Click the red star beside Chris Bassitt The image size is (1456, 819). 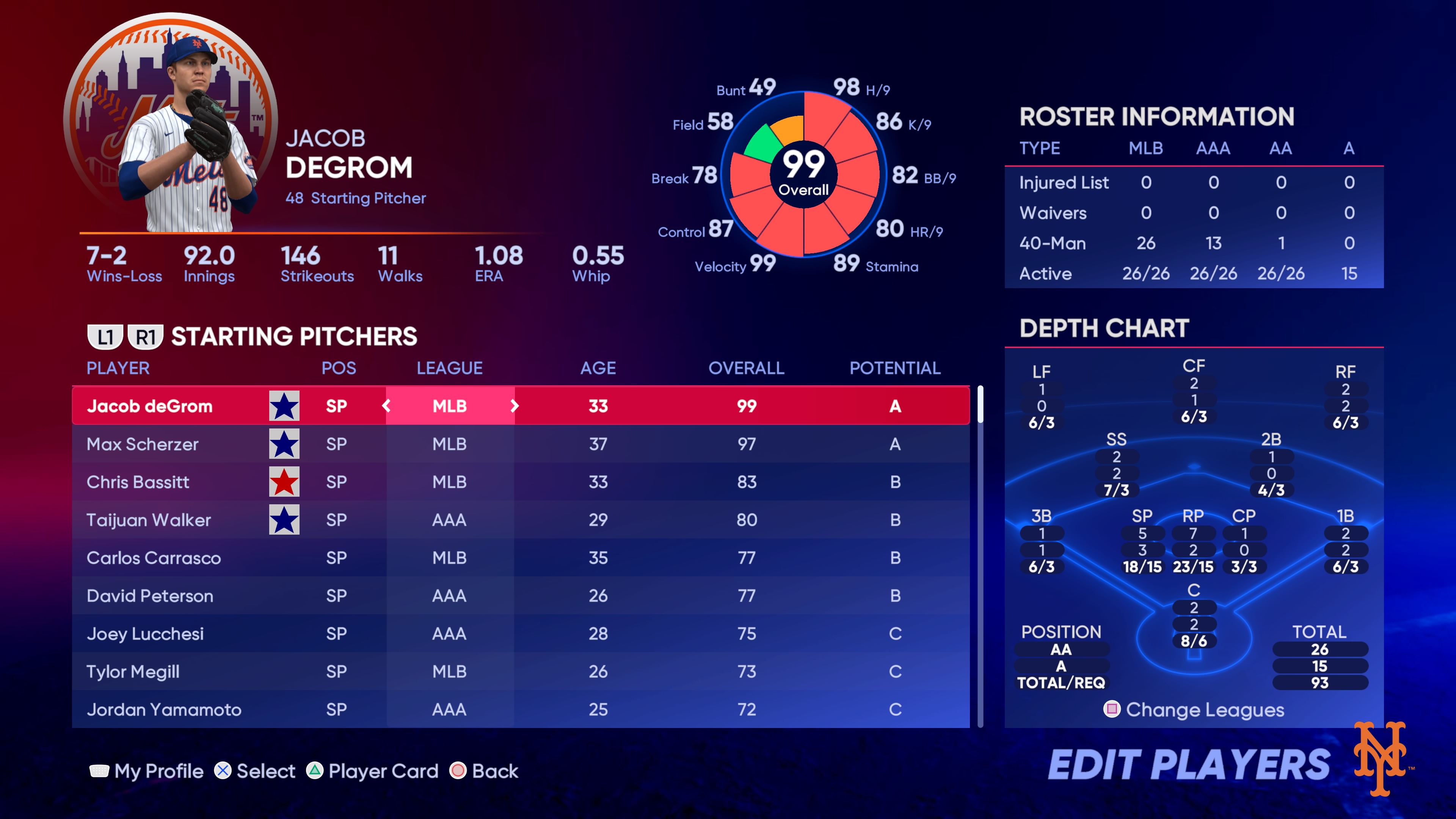coord(284,482)
